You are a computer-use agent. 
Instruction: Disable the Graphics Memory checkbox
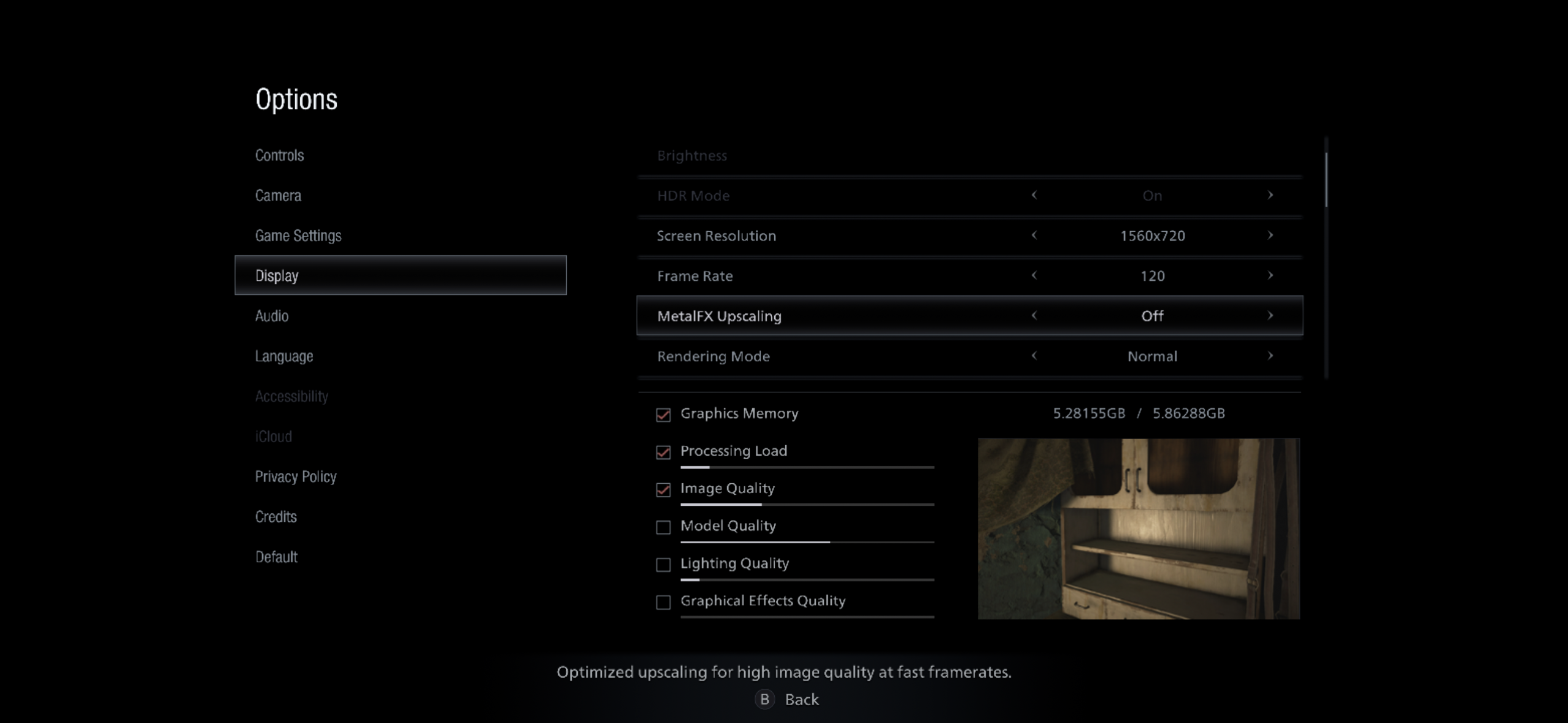[x=663, y=415]
